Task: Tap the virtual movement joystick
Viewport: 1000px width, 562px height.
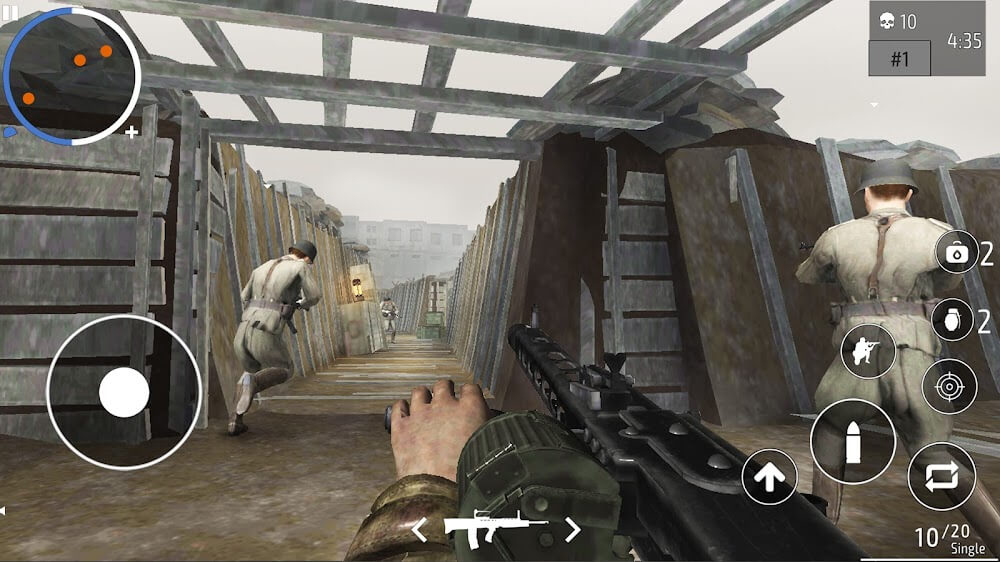Action: pyautogui.click(x=124, y=392)
